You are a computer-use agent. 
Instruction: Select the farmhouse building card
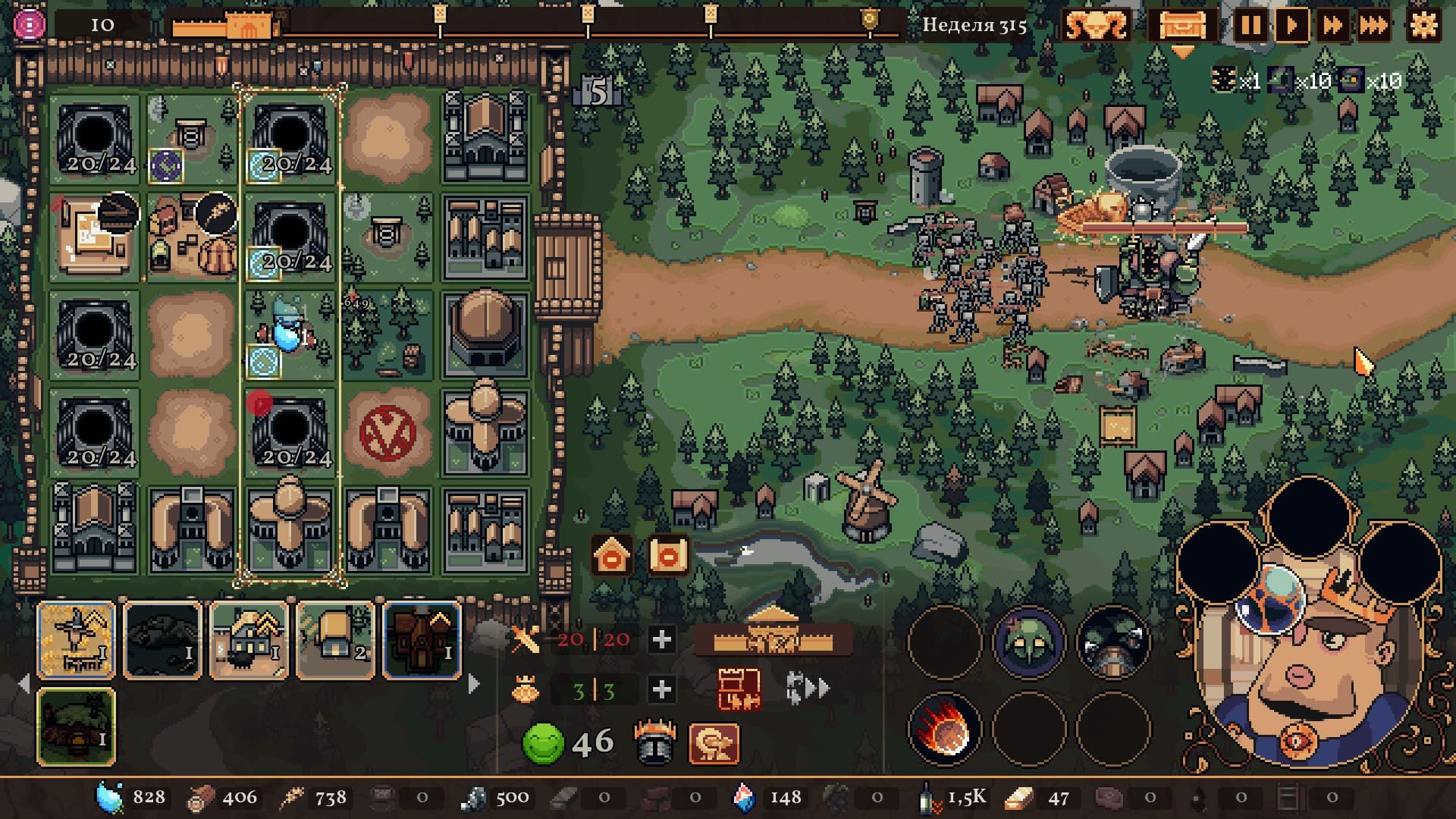249,640
